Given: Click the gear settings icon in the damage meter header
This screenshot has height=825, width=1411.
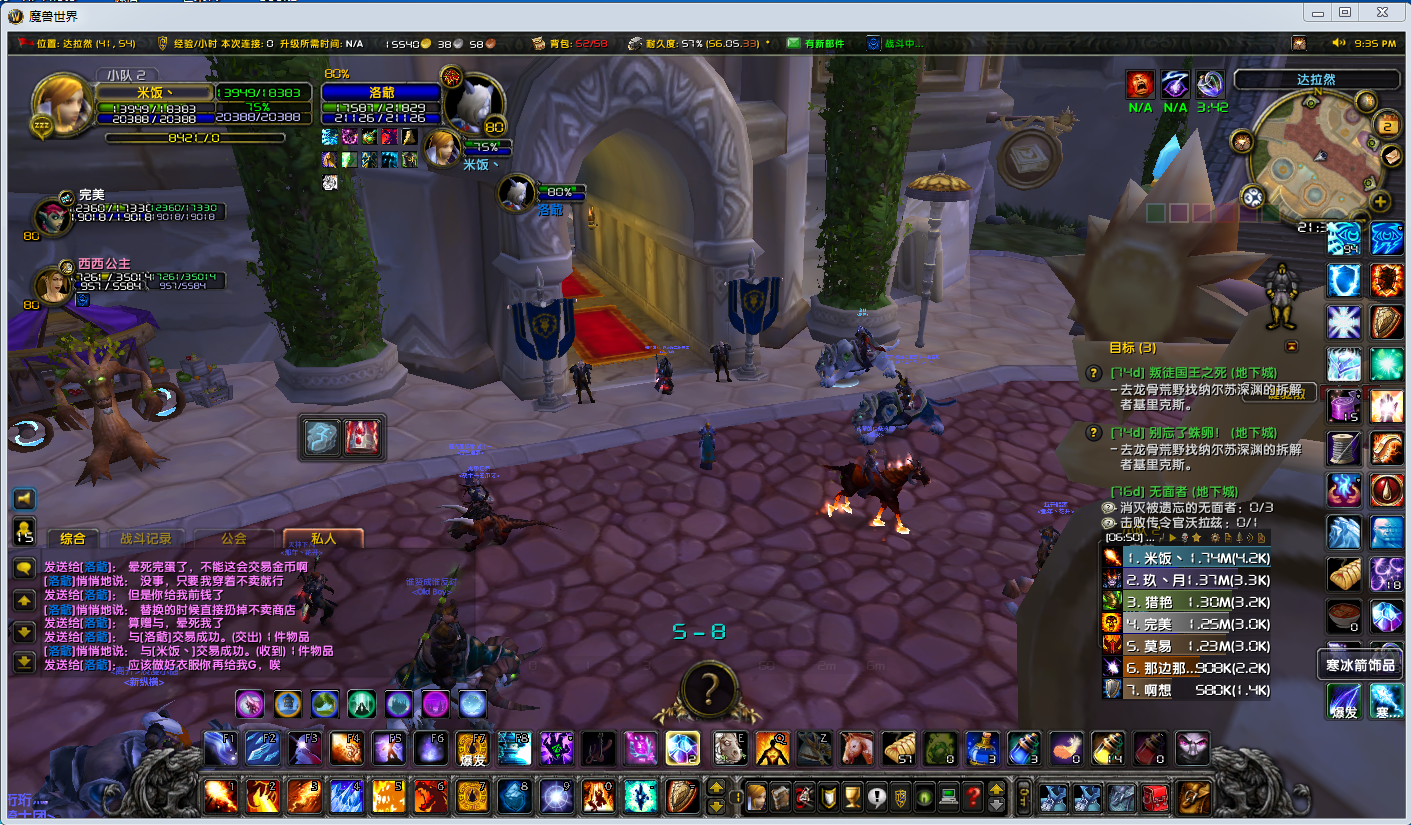Looking at the screenshot, I should click(1215, 538).
